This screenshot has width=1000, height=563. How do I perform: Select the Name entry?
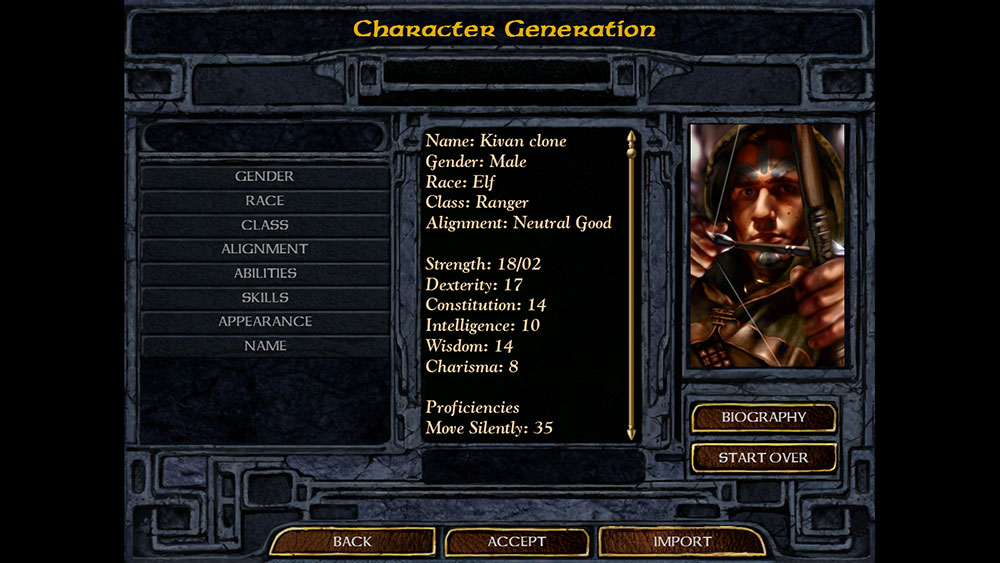coord(264,346)
